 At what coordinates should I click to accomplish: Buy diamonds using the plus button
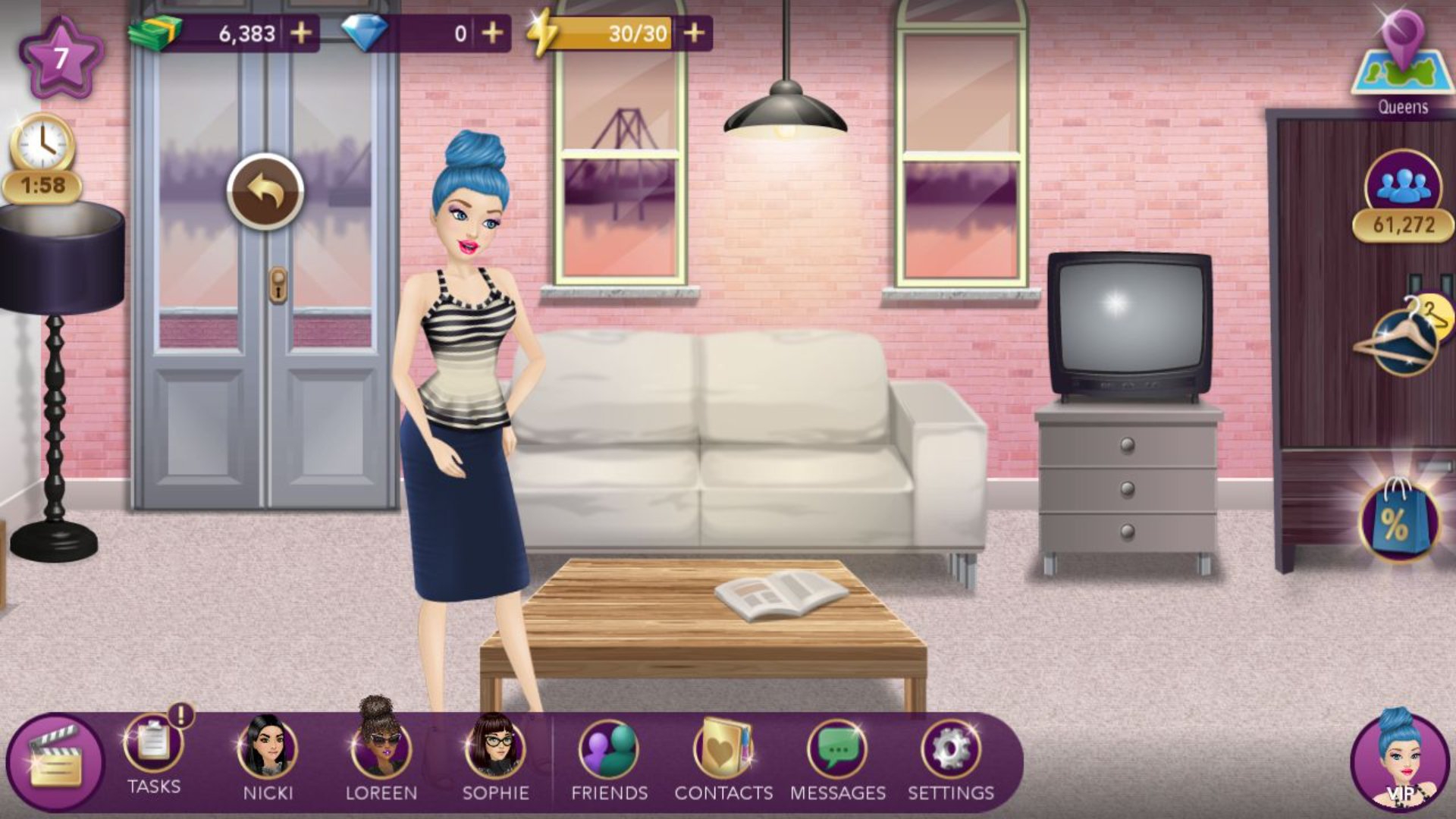(492, 33)
